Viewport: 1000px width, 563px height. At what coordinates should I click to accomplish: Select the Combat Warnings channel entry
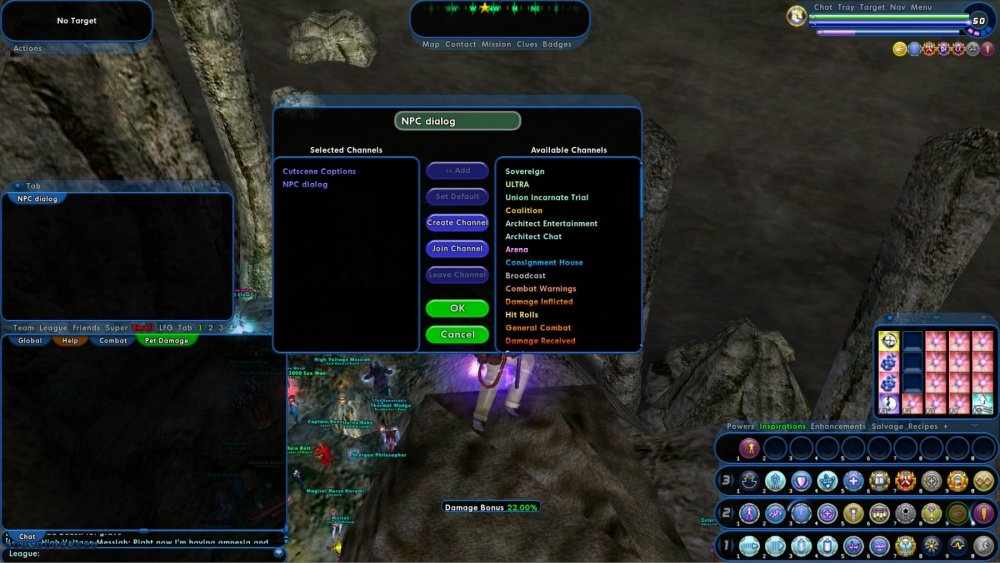tap(540, 289)
